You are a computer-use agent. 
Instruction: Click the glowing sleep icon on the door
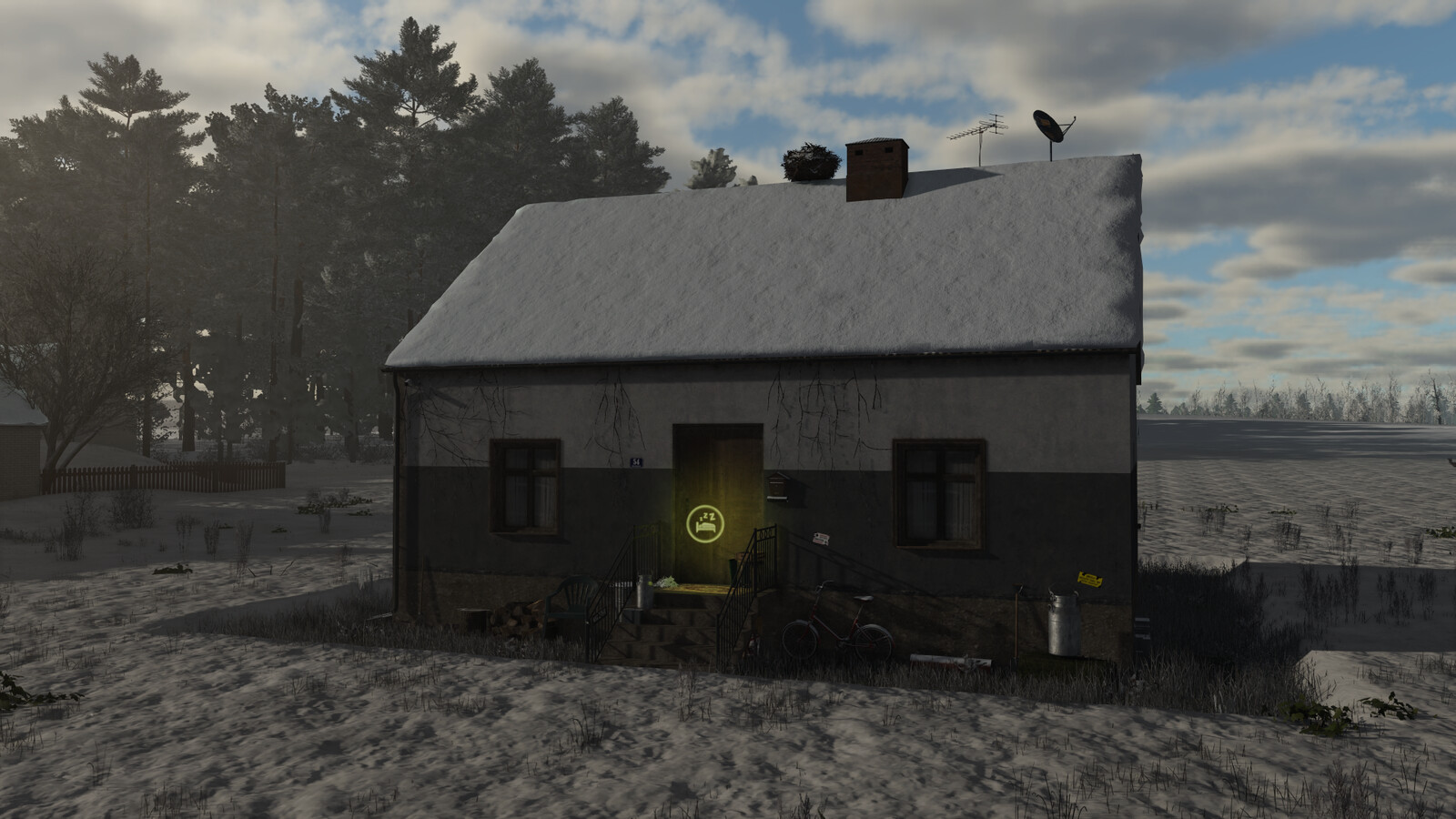click(x=703, y=525)
